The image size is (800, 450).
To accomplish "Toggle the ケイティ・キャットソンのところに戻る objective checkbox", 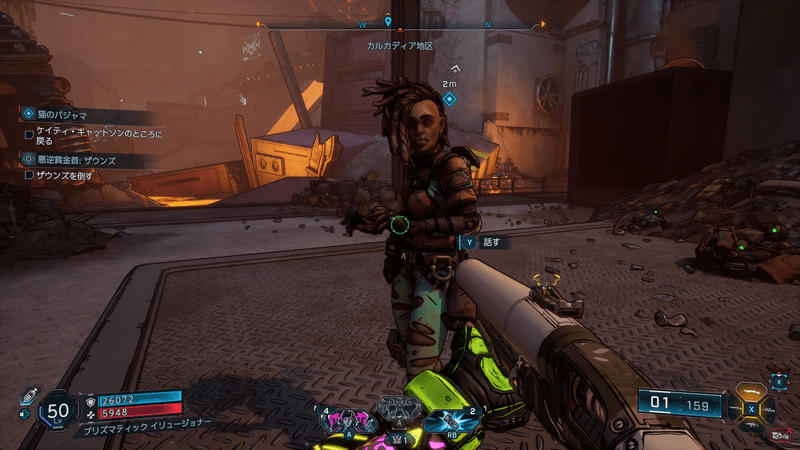I will pyautogui.click(x=29, y=133).
